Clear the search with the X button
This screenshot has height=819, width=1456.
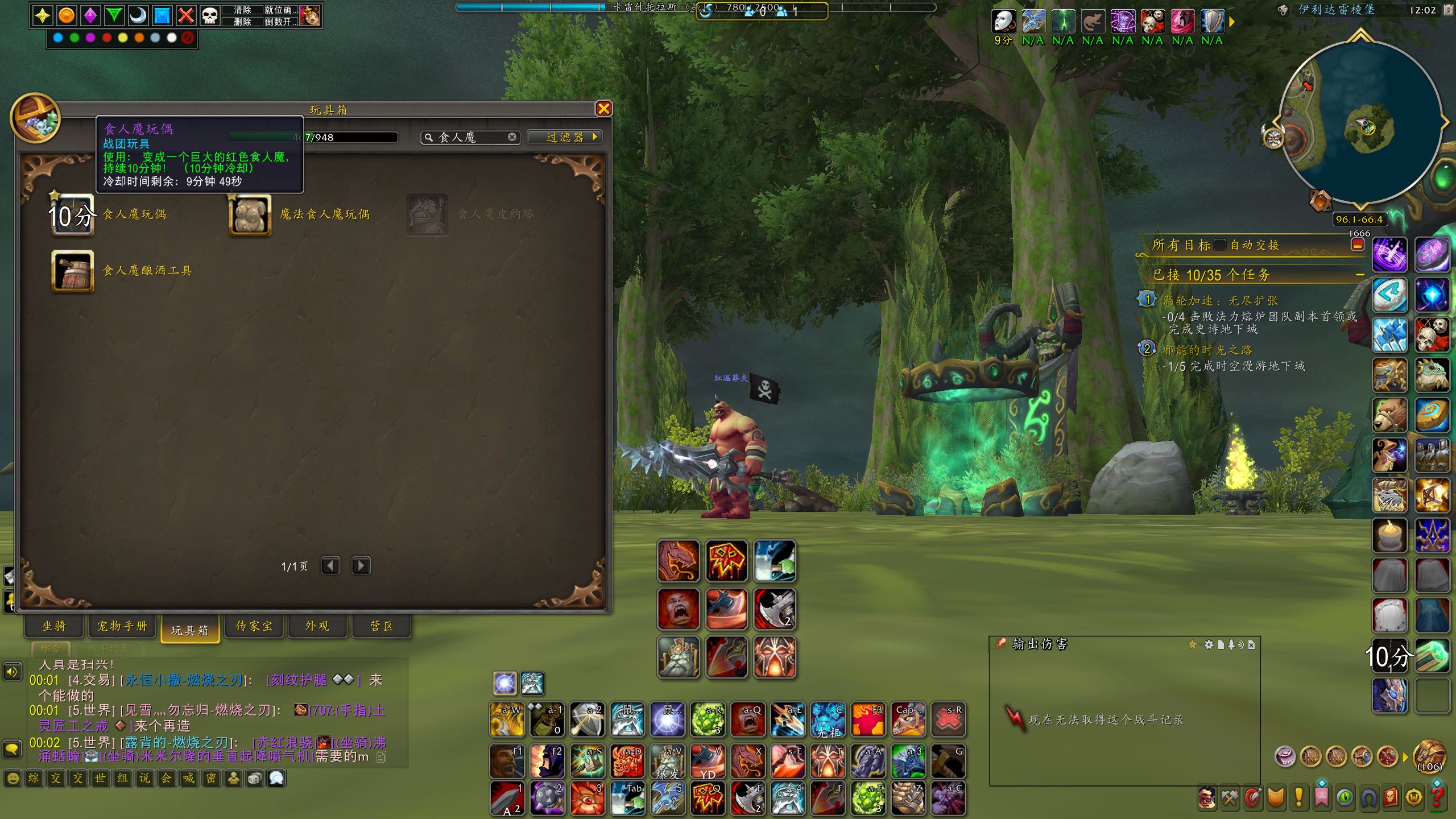512,137
